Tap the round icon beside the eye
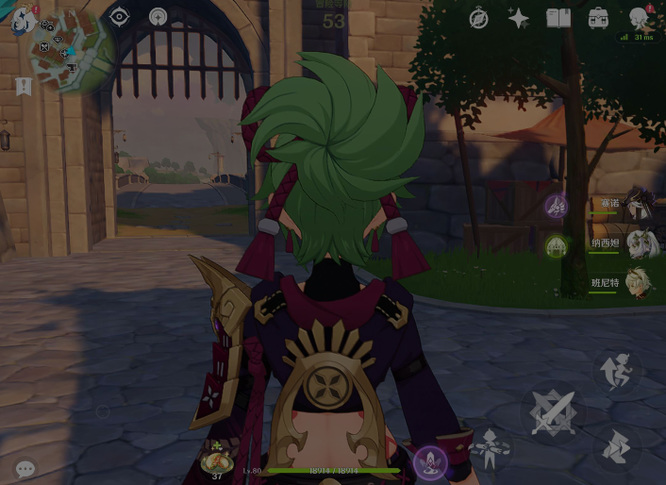Image resolution: width=666 pixels, height=485 pixels. tap(158, 17)
